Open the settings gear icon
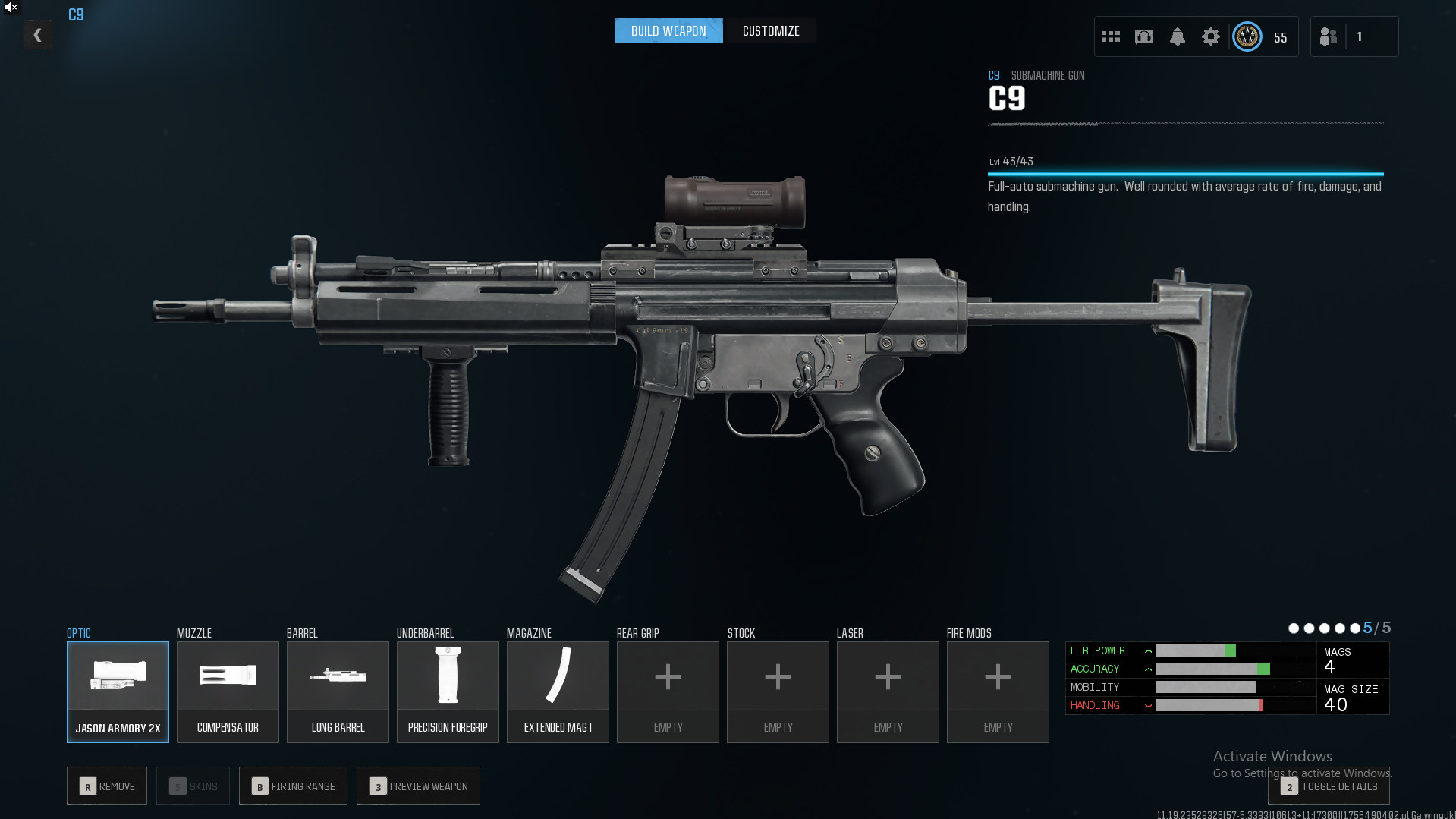Viewport: 1456px width, 819px height. [x=1211, y=36]
